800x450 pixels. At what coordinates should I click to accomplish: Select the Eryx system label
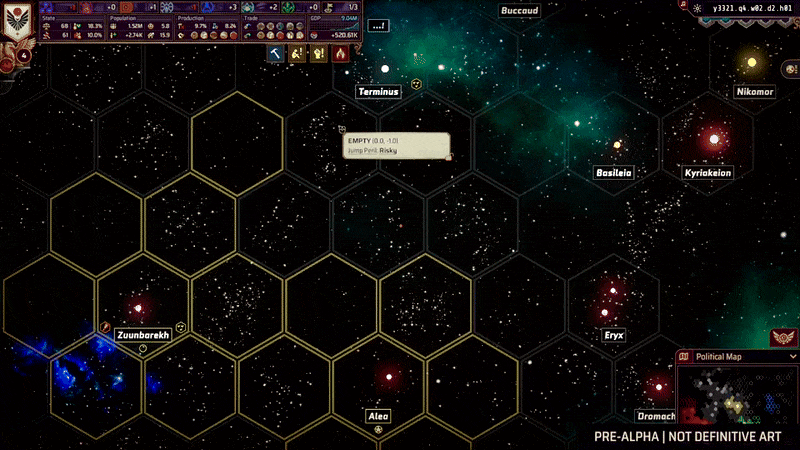coord(614,336)
